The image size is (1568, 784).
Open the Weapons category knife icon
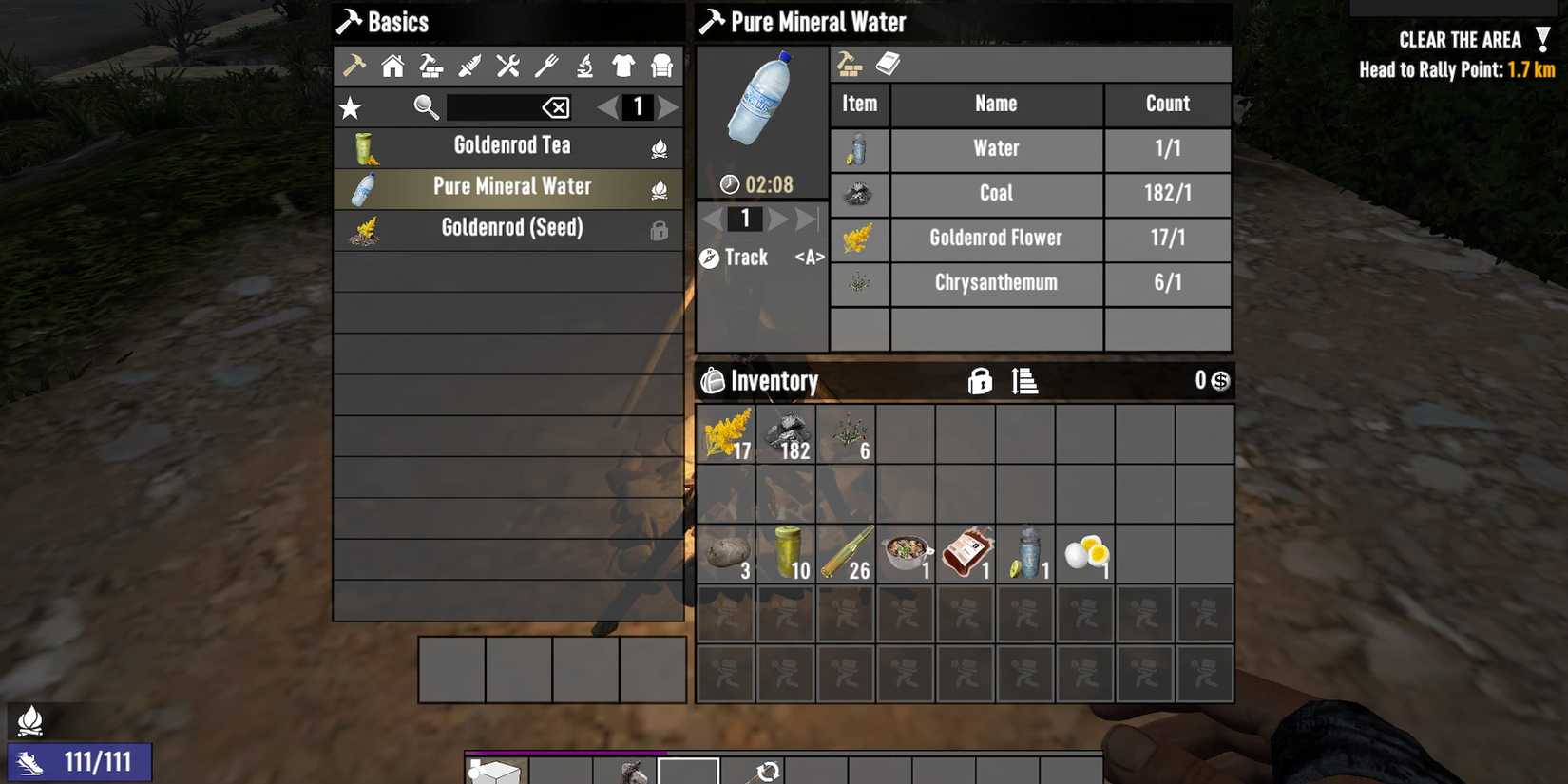(469, 67)
